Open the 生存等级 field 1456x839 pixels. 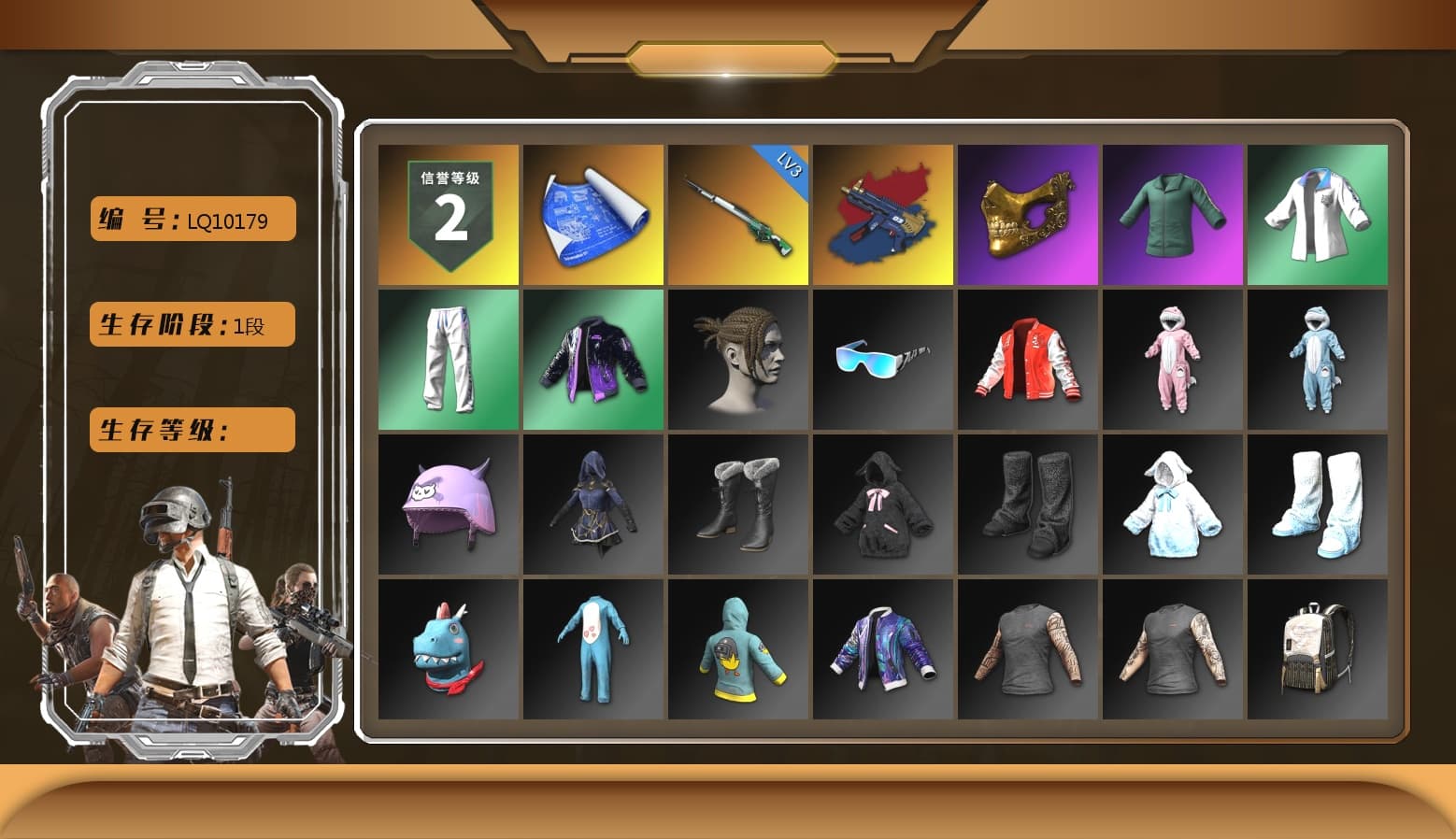click(191, 430)
